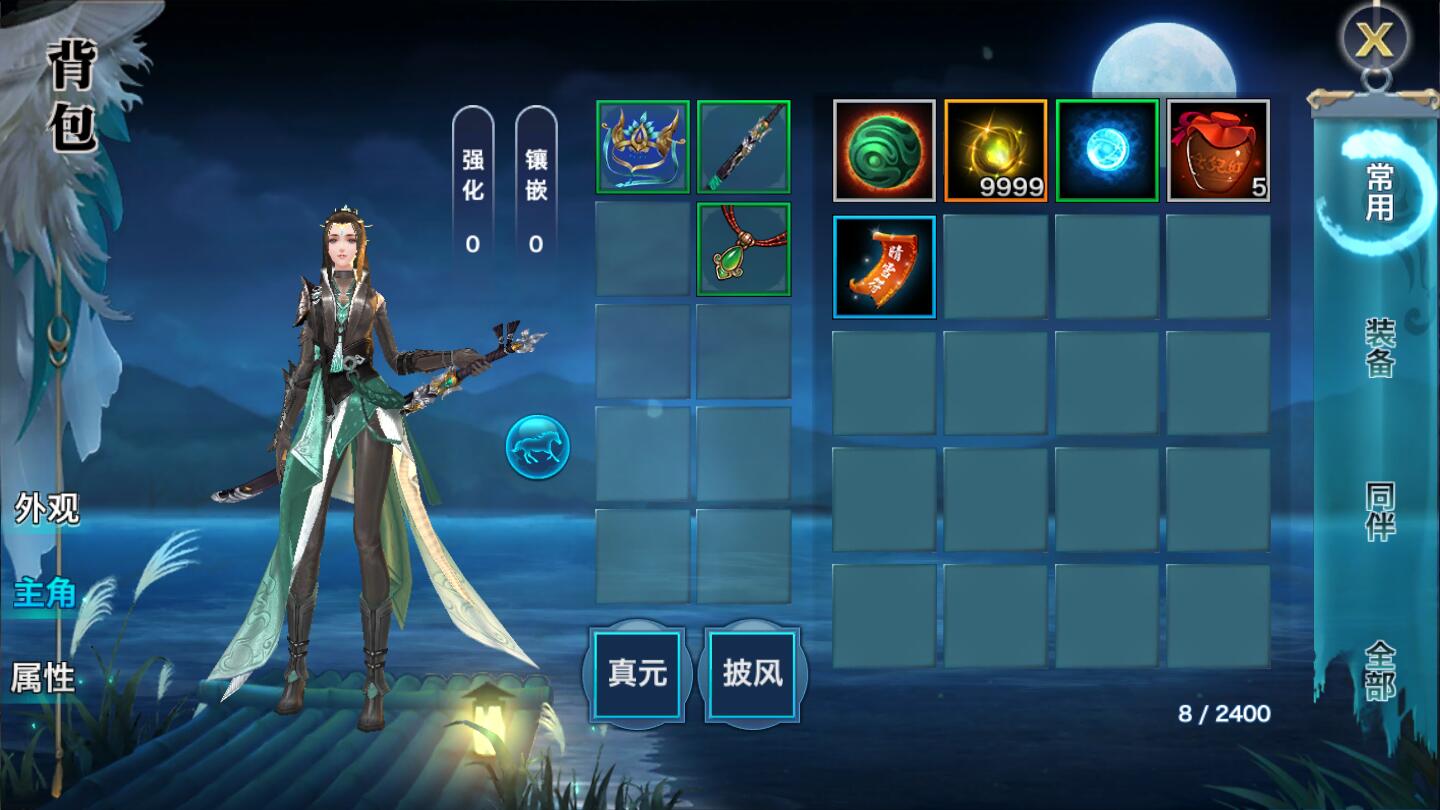Open the 装备 tab

click(1380, 349)
